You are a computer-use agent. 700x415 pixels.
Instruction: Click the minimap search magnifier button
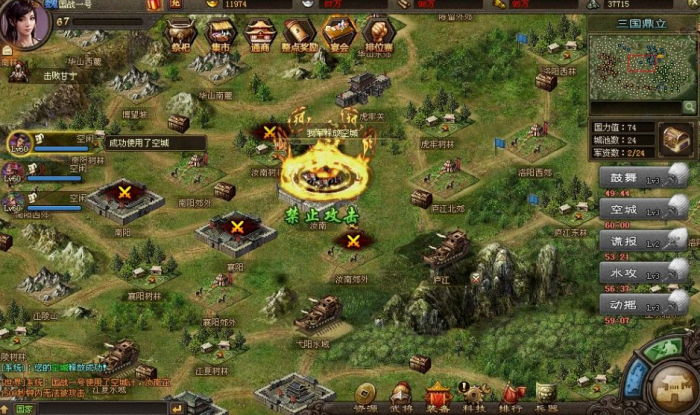coord(689,107)
